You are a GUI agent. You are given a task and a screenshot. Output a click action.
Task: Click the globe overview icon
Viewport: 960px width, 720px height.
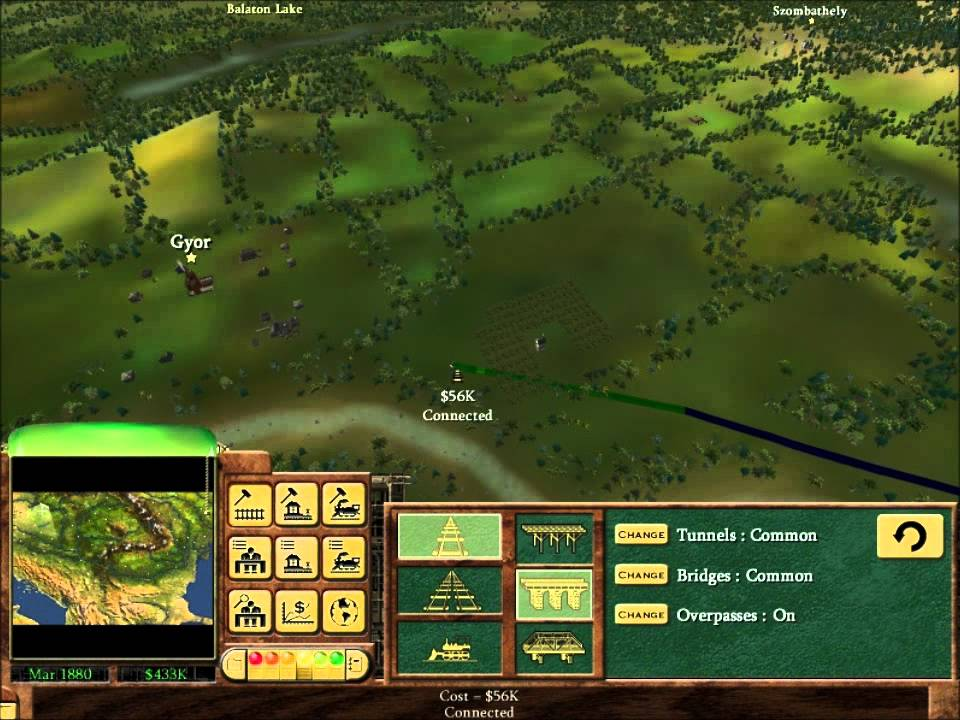[343, 610]
